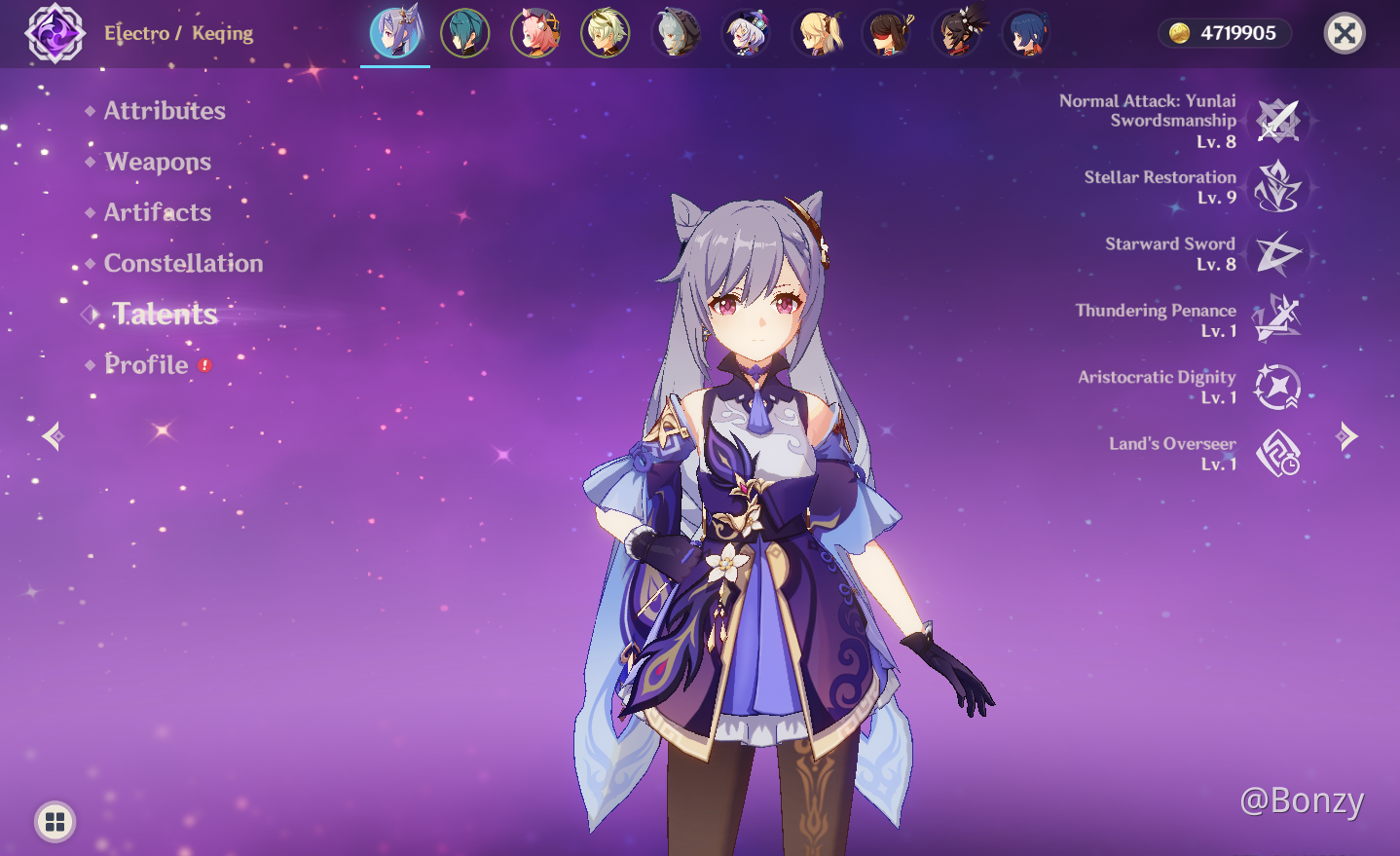Image resolution: width=1400 pixels, height=856 pixels.
Task: Select the Attributes menu entry
Action: 164,110
